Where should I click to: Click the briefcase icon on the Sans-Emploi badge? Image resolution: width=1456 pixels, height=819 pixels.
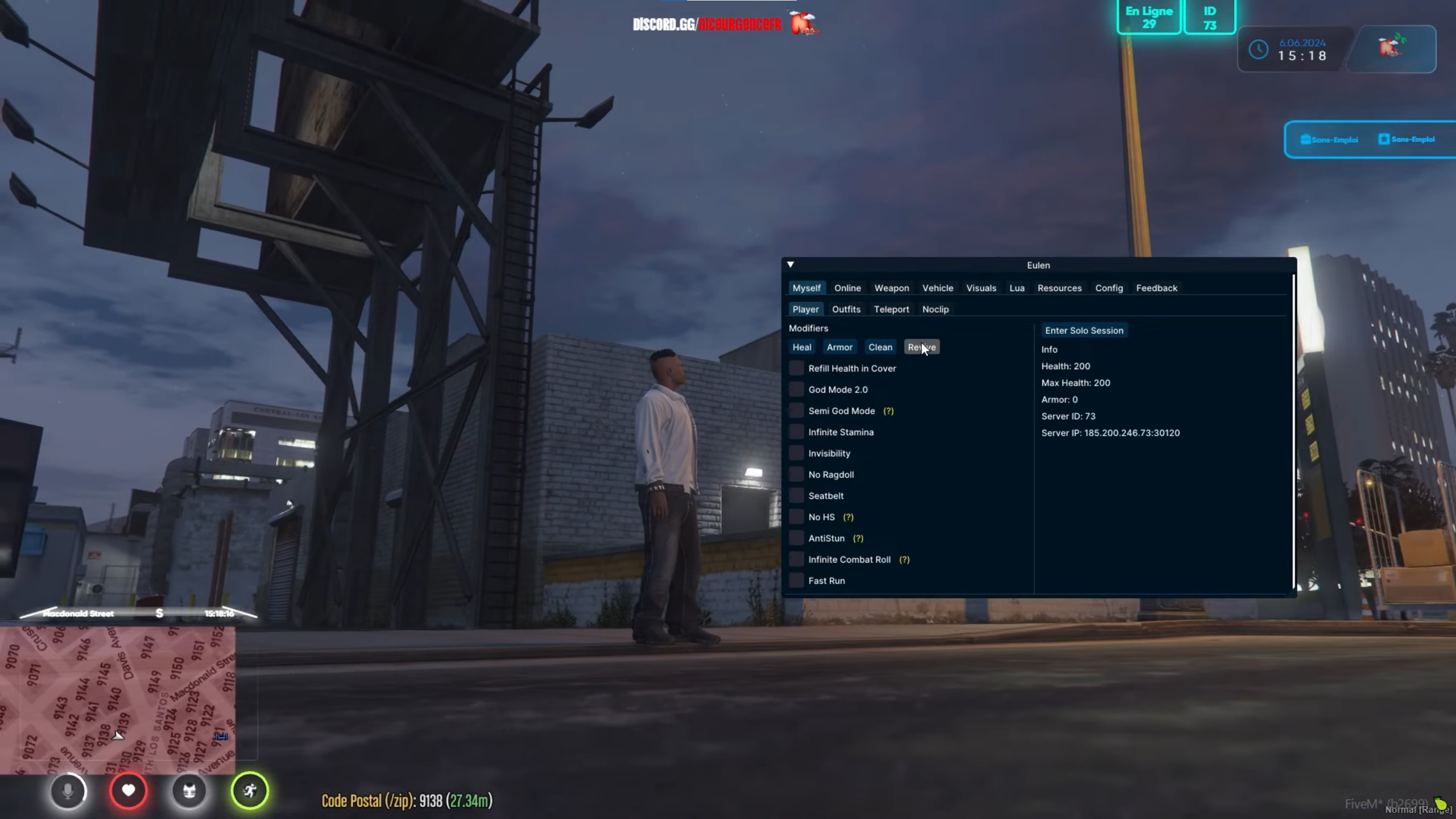click(1305, 139)
